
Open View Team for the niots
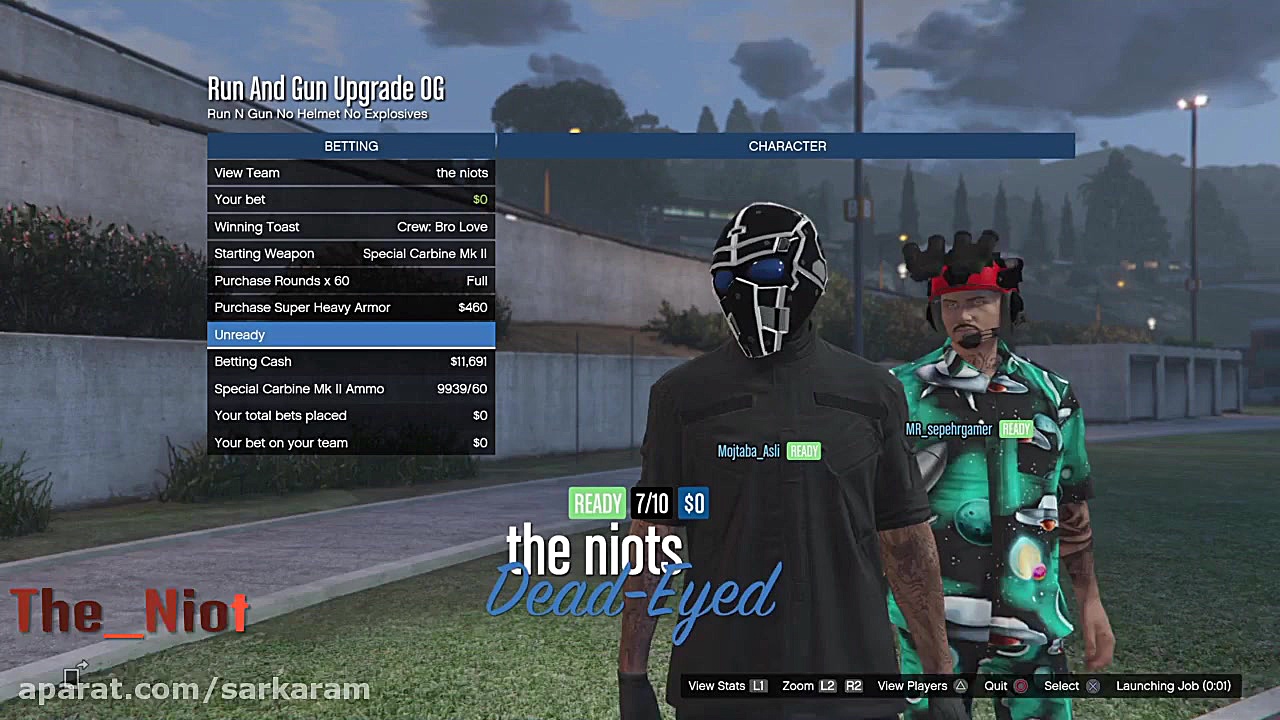[x=350, y=172]
